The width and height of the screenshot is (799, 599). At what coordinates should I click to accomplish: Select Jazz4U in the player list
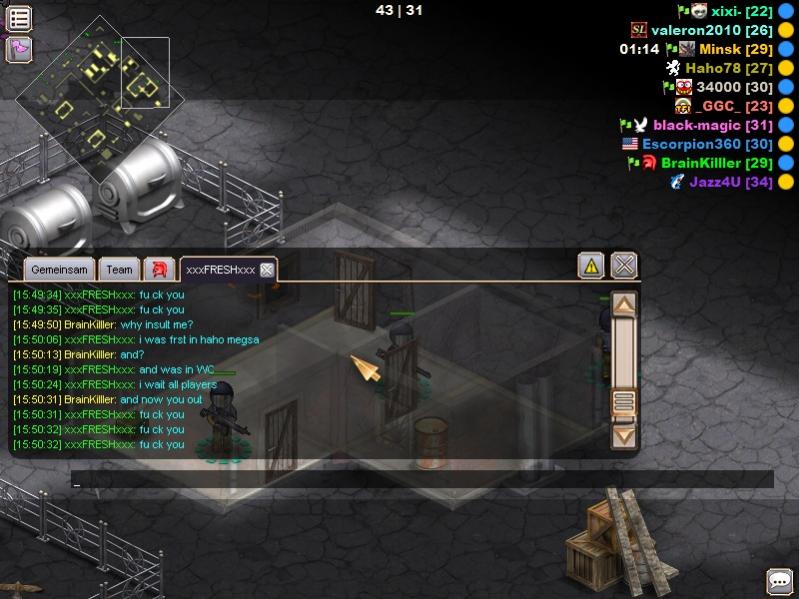pyautogui.click(x=731, y=182)
